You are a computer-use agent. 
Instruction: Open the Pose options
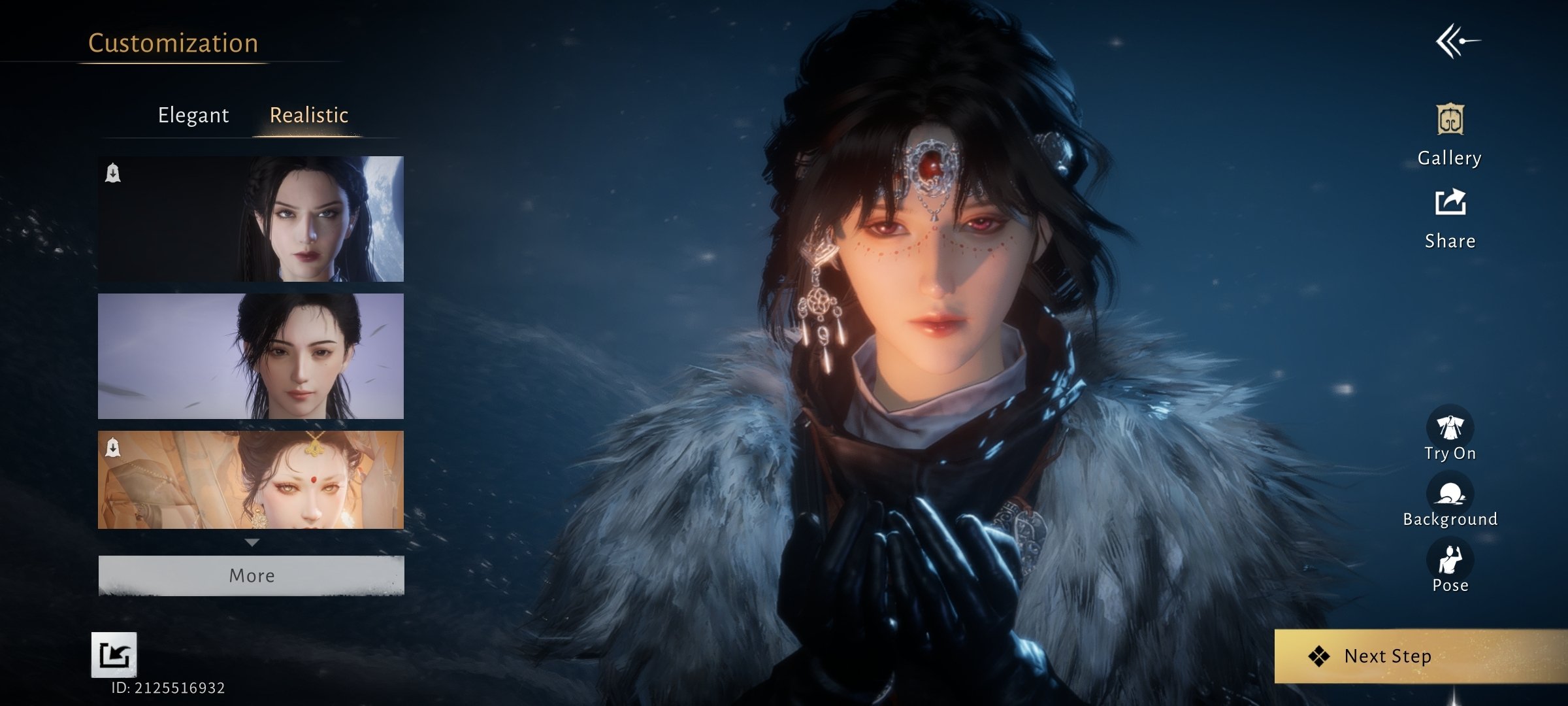click(x=1450, y=566)
